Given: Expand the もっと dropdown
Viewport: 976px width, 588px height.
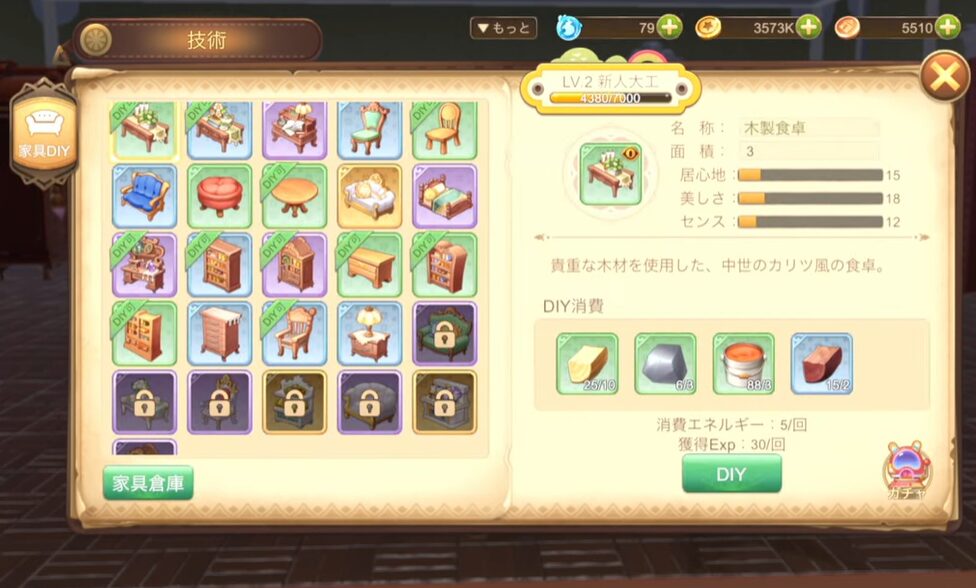Looking at the screenshot, I should point(503,28).
